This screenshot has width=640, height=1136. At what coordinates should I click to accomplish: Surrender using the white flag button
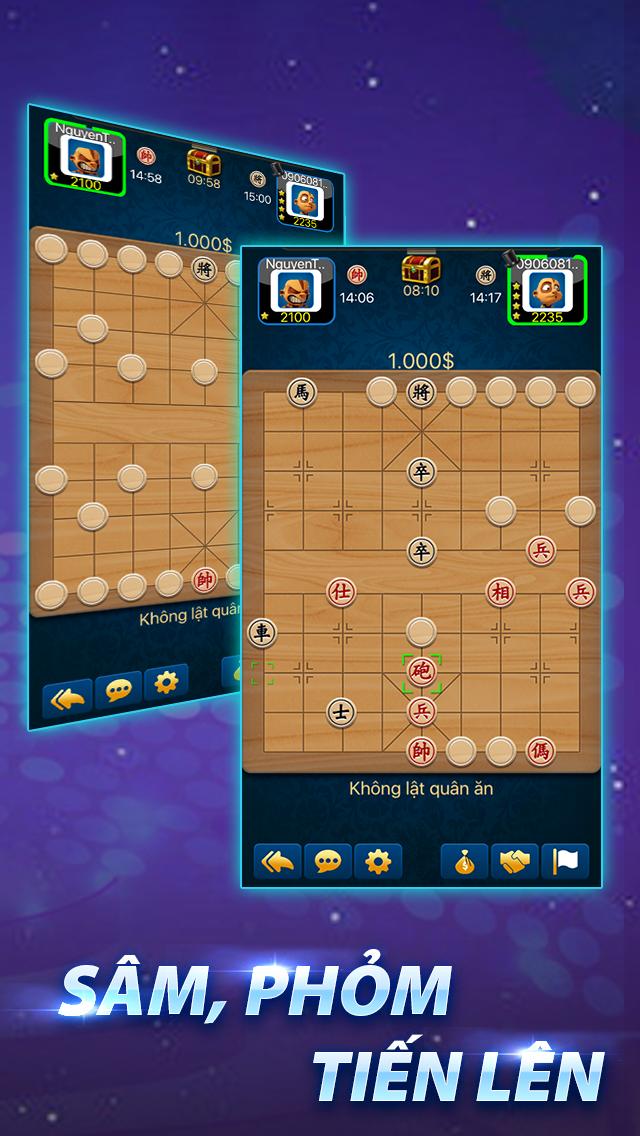point(565,861)
